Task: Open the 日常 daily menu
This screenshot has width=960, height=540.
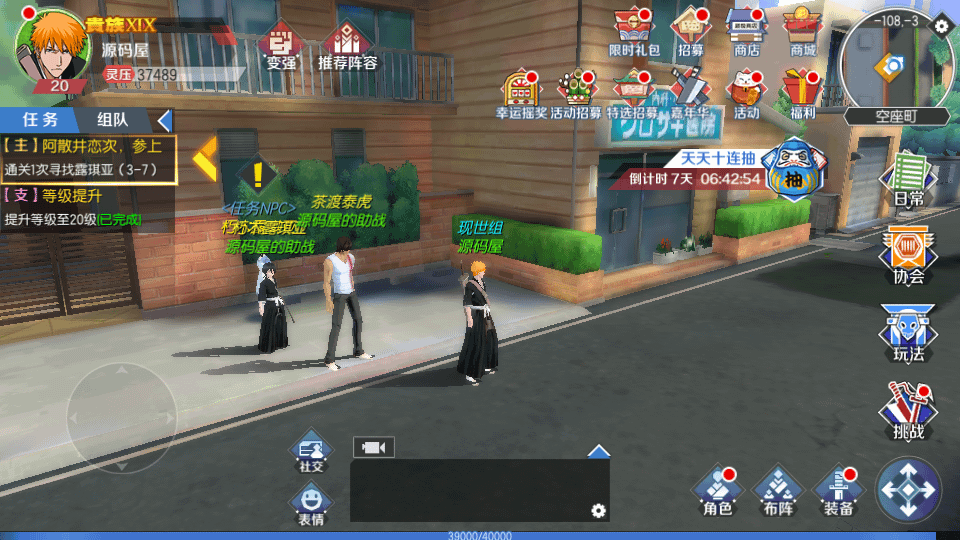Action: pyautogui.click(x=908, y=178)
